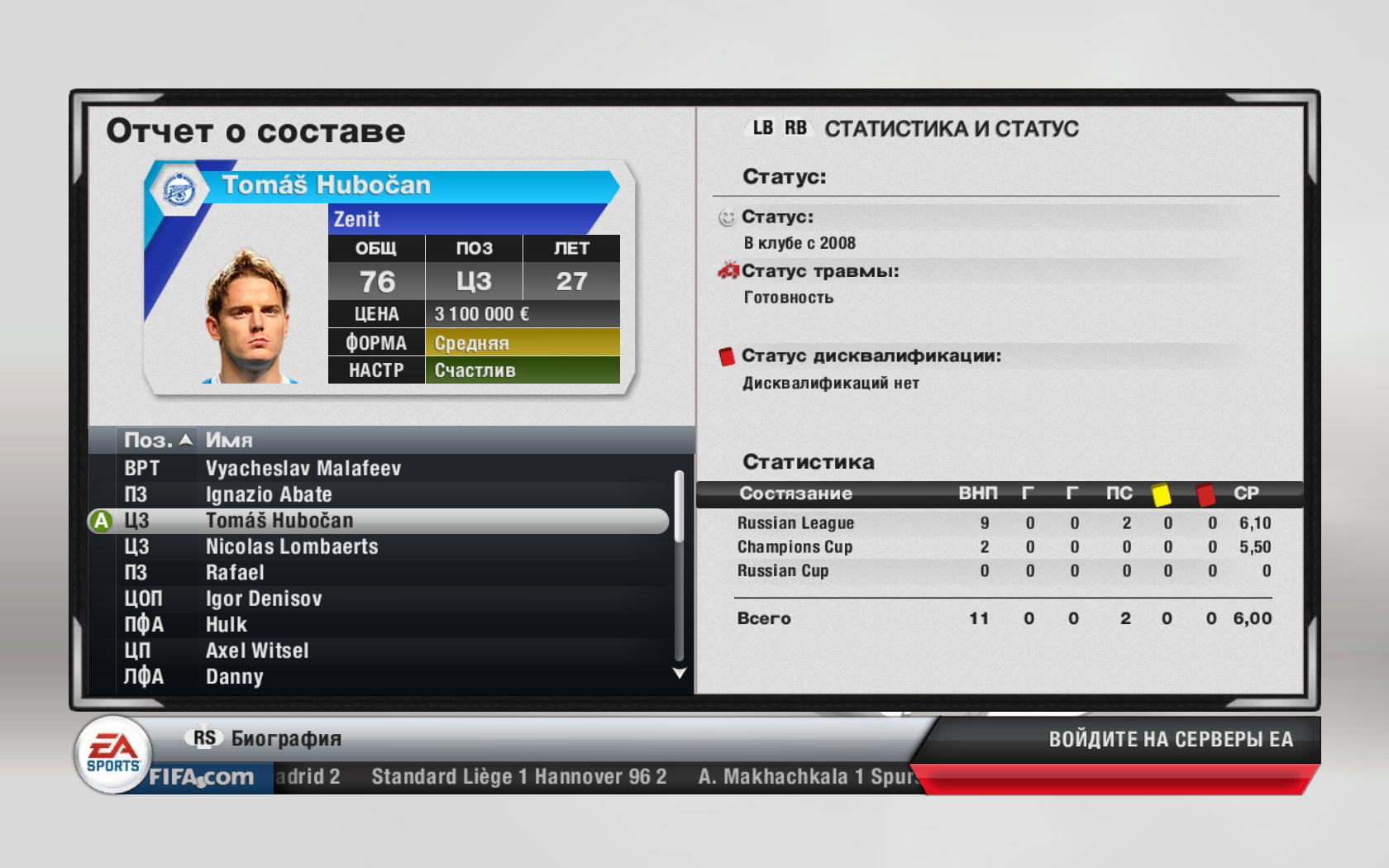
Task: Switch the Статистика и статус panel header
Action: (x=951, y=129)
